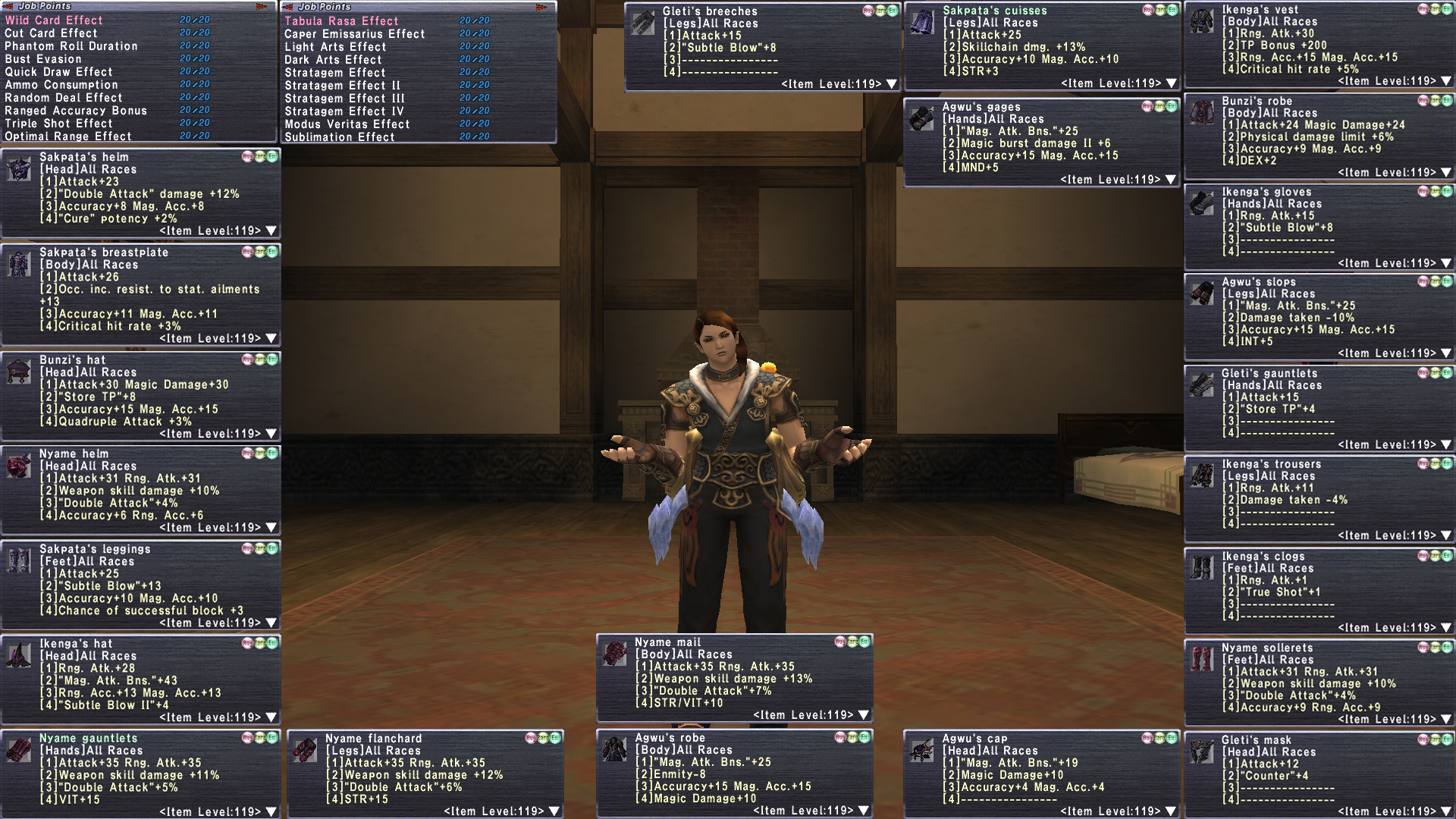Select the Bunzi's hat item icon

[x=19, y=372]
